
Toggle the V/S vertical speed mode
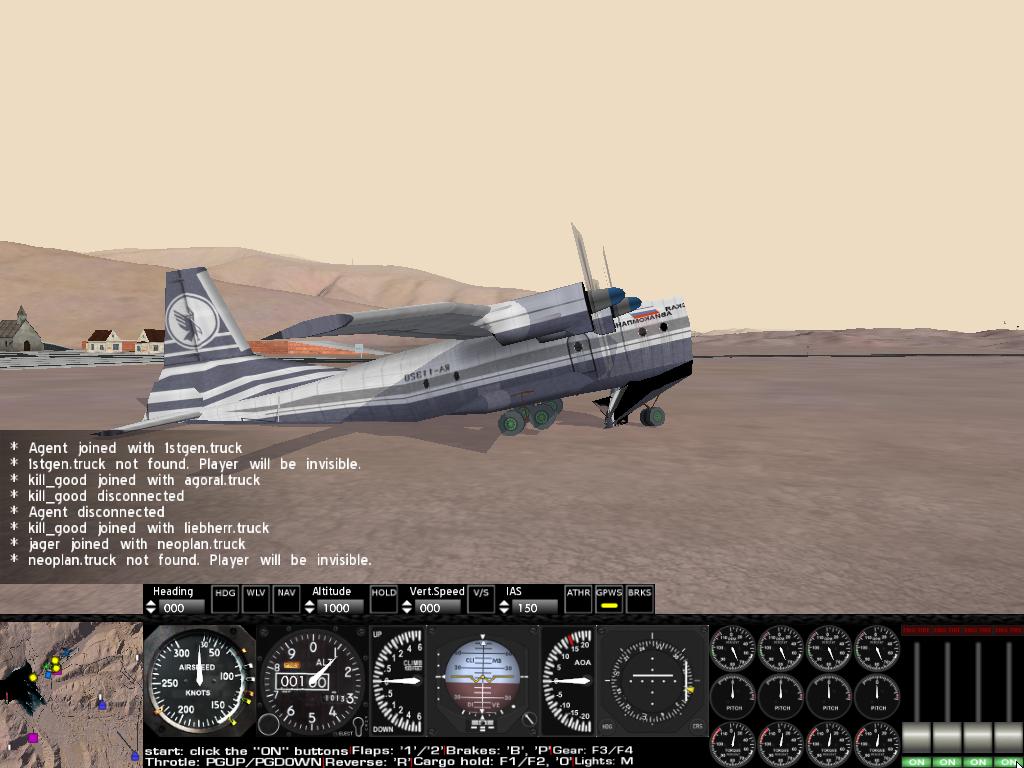click(x=481, y=598)
